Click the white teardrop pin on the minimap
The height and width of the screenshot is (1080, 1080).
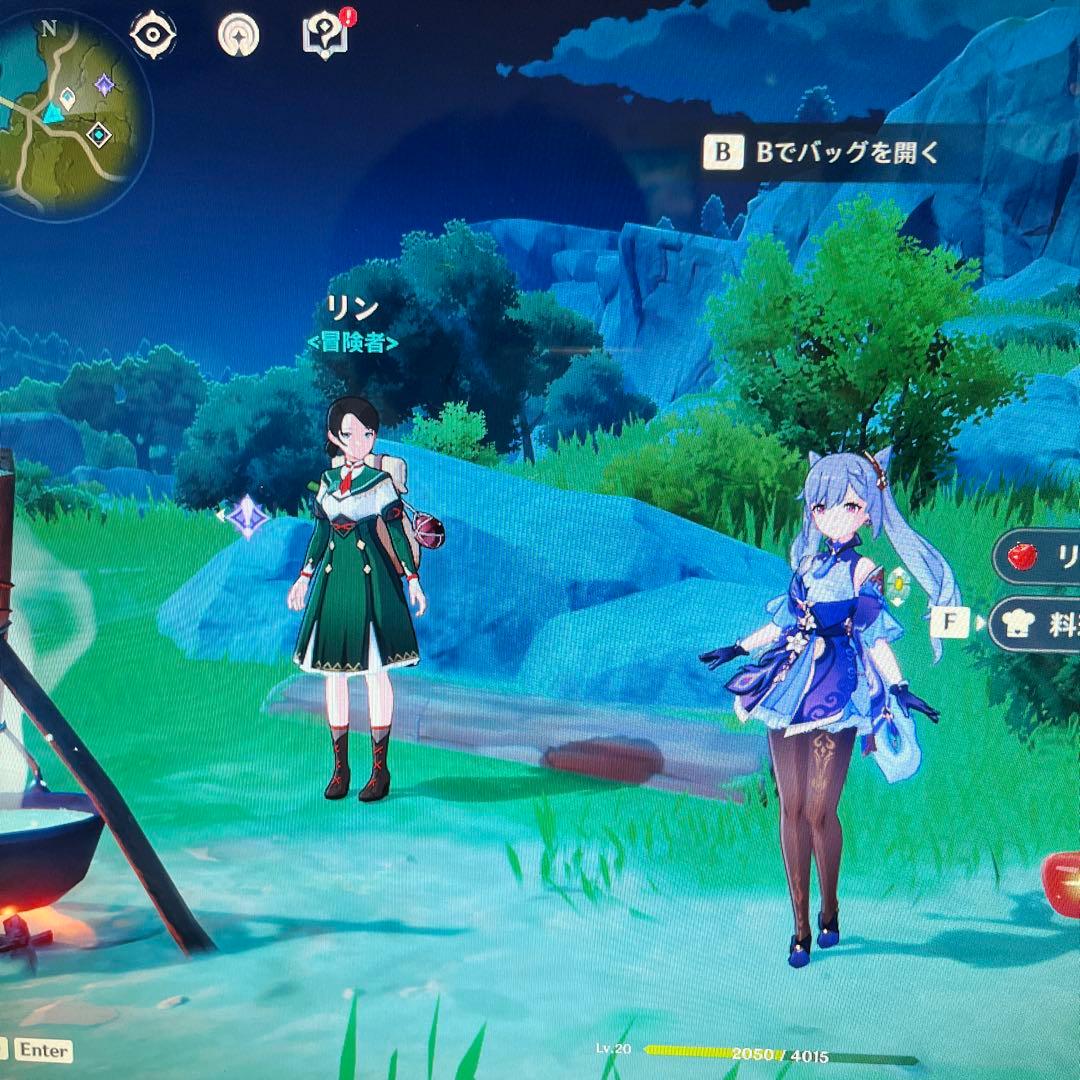click(67, 98)
